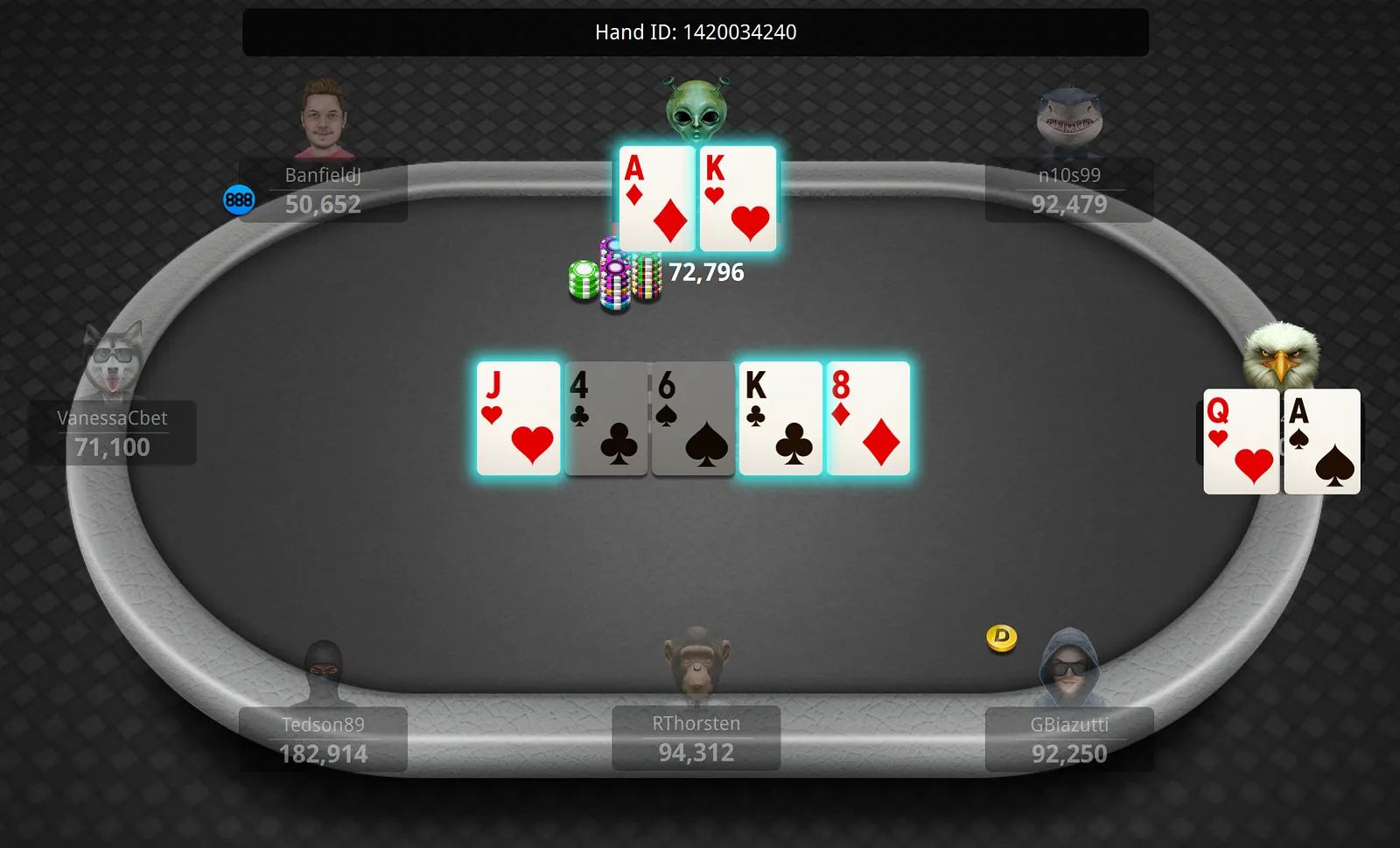This screenshot has height=848, width=1400.
Task: Choose RThorsten's seat panel
Action: [696, 739]
